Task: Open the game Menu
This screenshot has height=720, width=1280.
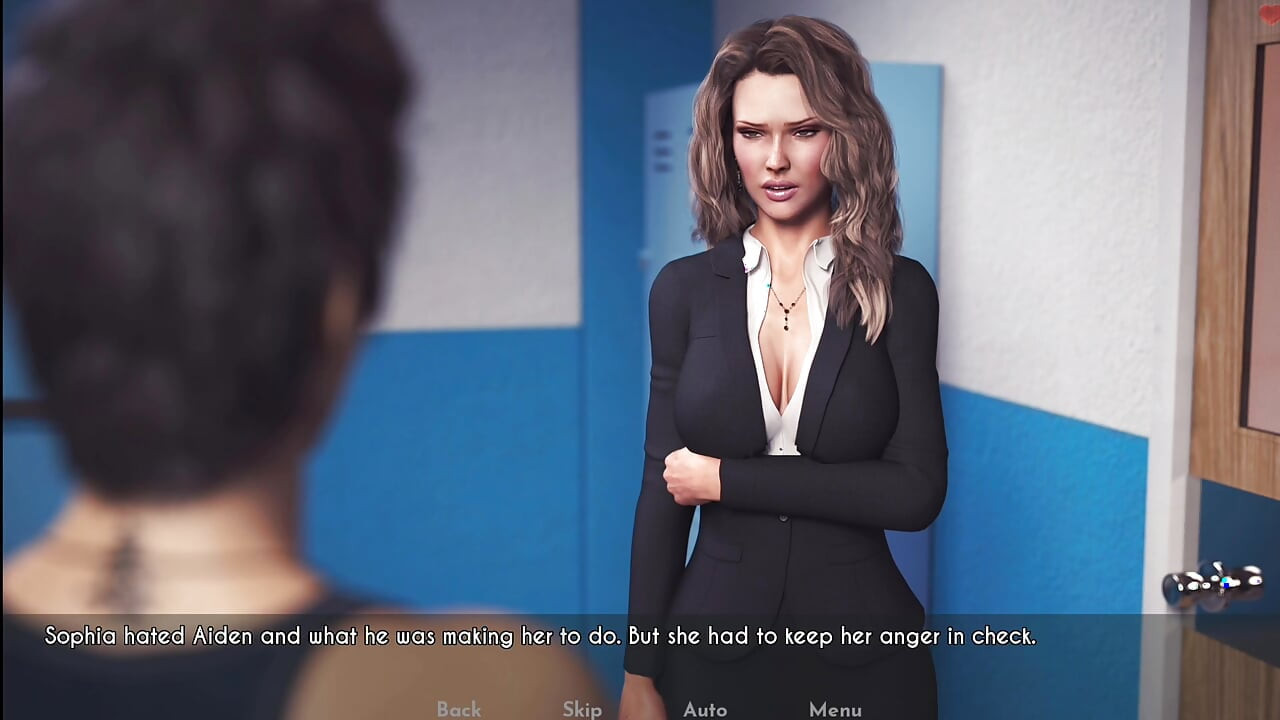Action: click(x=835, y=709)
